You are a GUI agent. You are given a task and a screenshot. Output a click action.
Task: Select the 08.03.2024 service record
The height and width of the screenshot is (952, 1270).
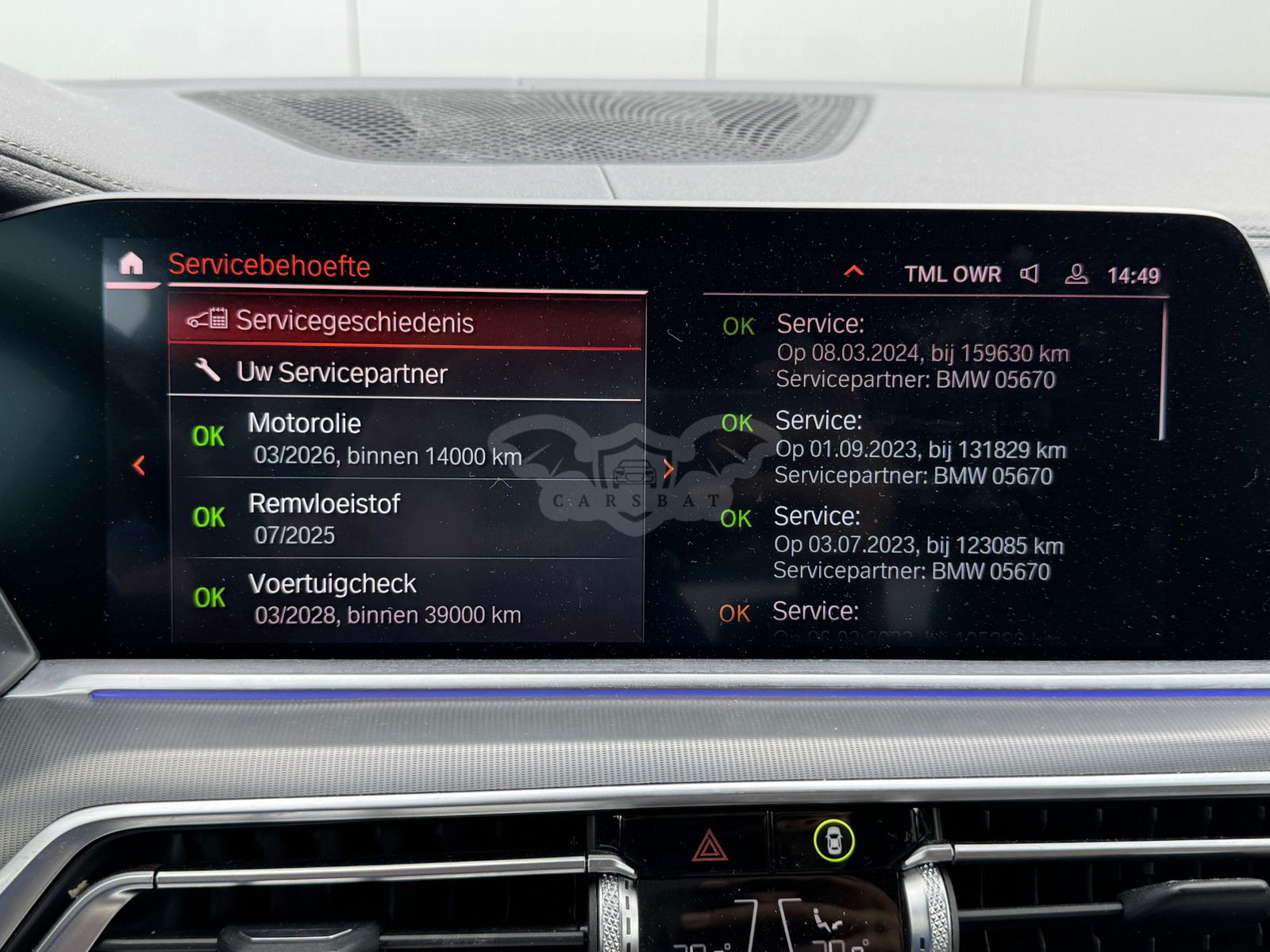pos(921,351)
